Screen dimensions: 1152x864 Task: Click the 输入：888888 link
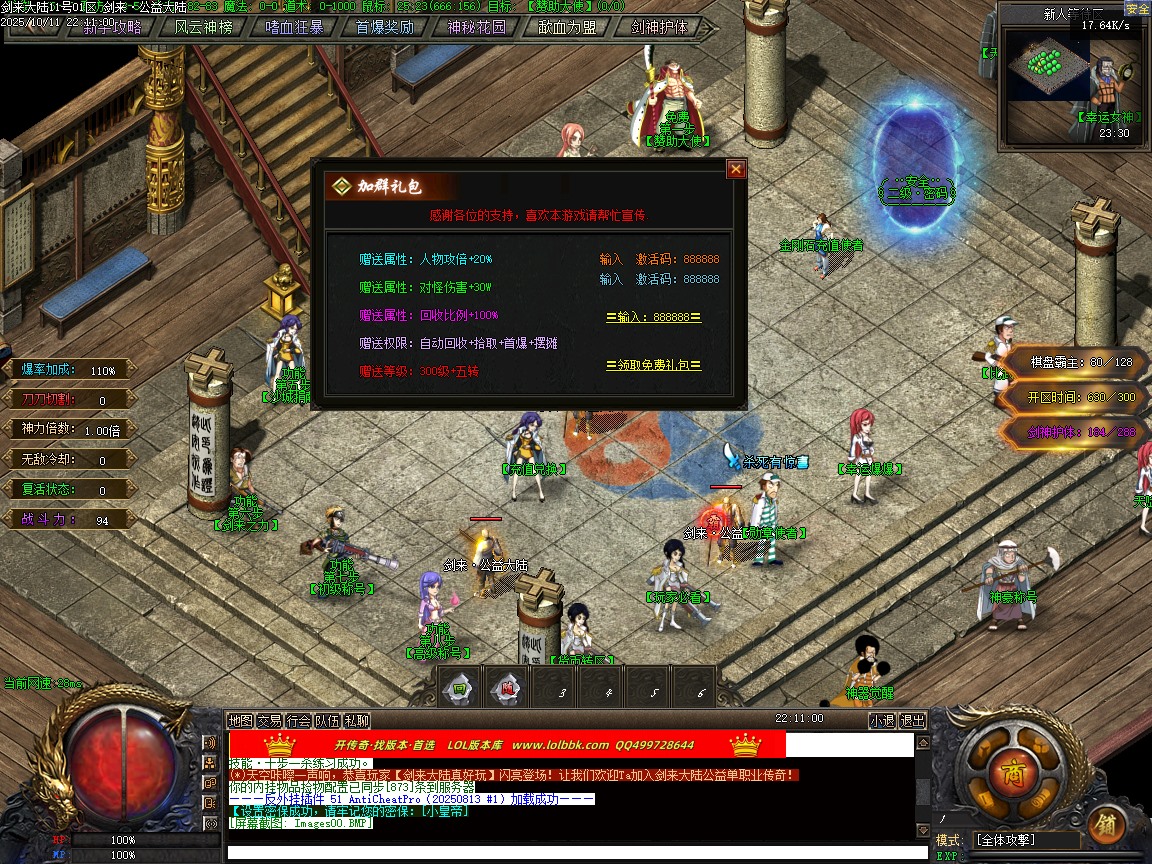coord(653,317)
